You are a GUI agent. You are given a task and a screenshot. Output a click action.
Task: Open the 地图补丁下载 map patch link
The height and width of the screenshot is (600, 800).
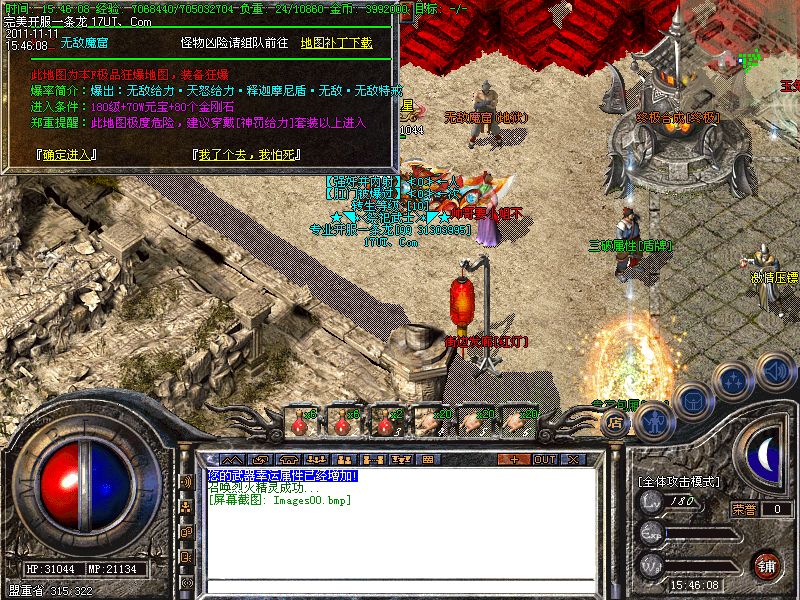click(x=336, y=43)
